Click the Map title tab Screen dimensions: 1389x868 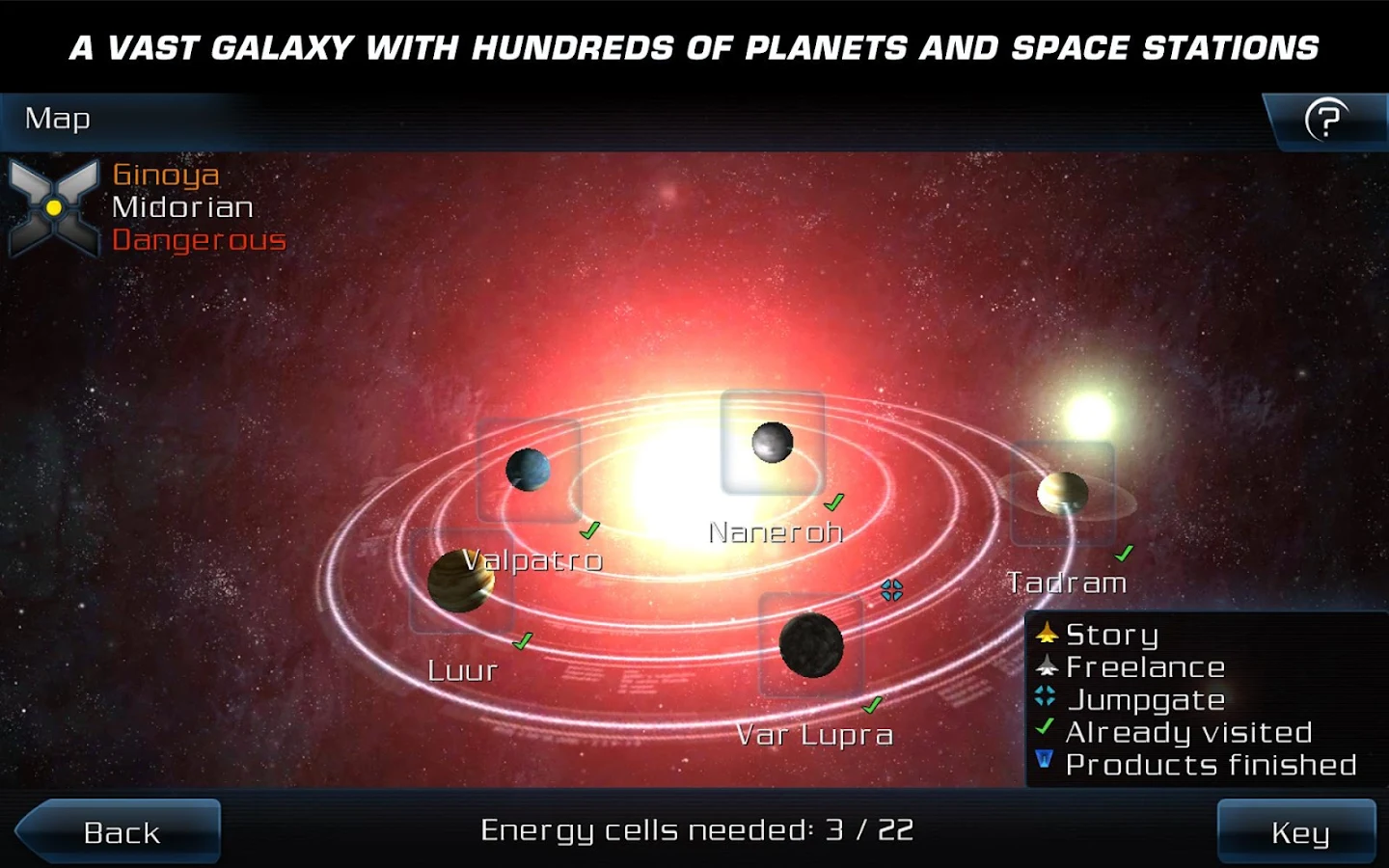click(58, 120)
